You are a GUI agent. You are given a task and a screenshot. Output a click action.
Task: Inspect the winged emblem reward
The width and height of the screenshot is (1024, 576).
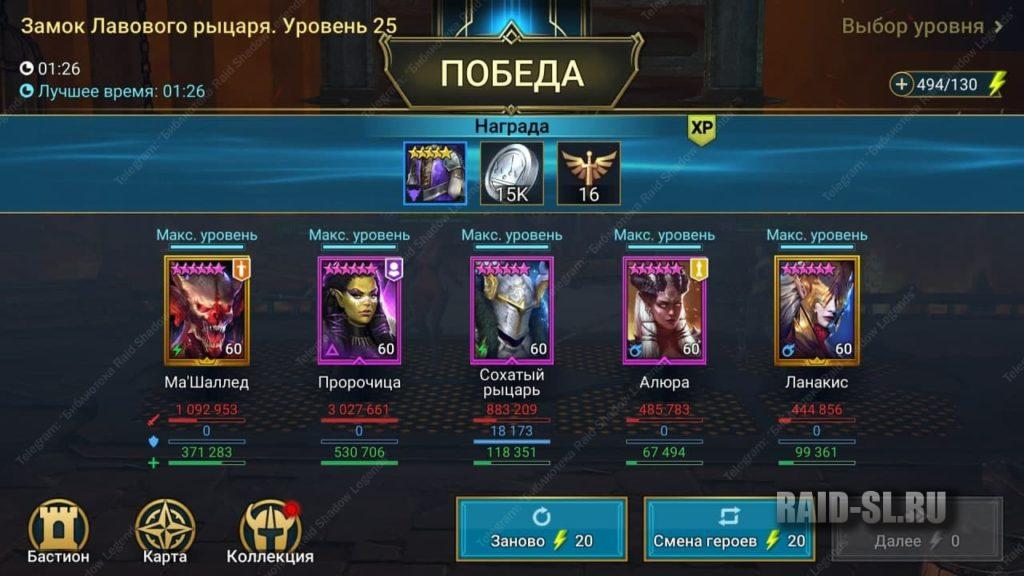tap(589, 173)
